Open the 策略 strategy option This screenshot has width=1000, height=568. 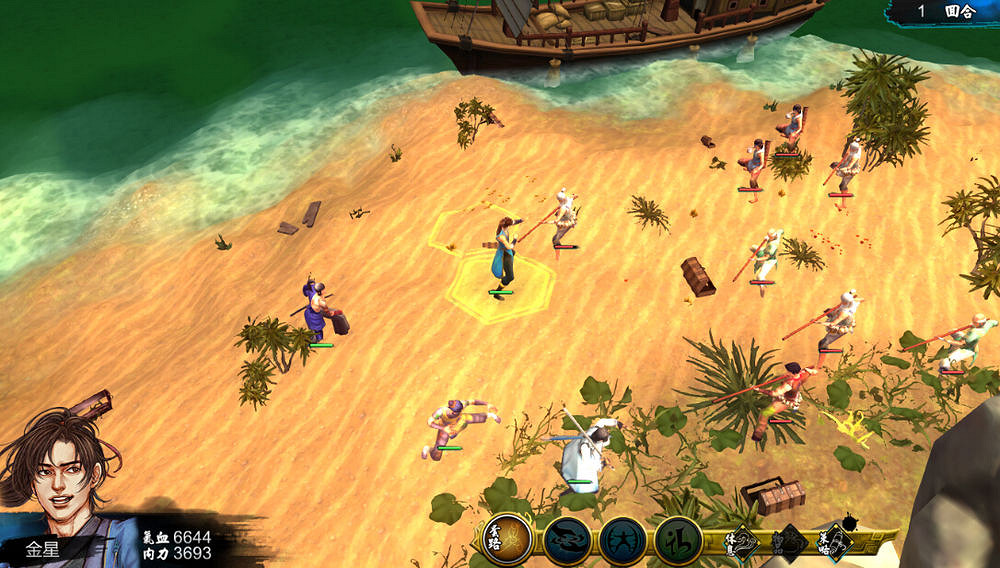(834, 542)
